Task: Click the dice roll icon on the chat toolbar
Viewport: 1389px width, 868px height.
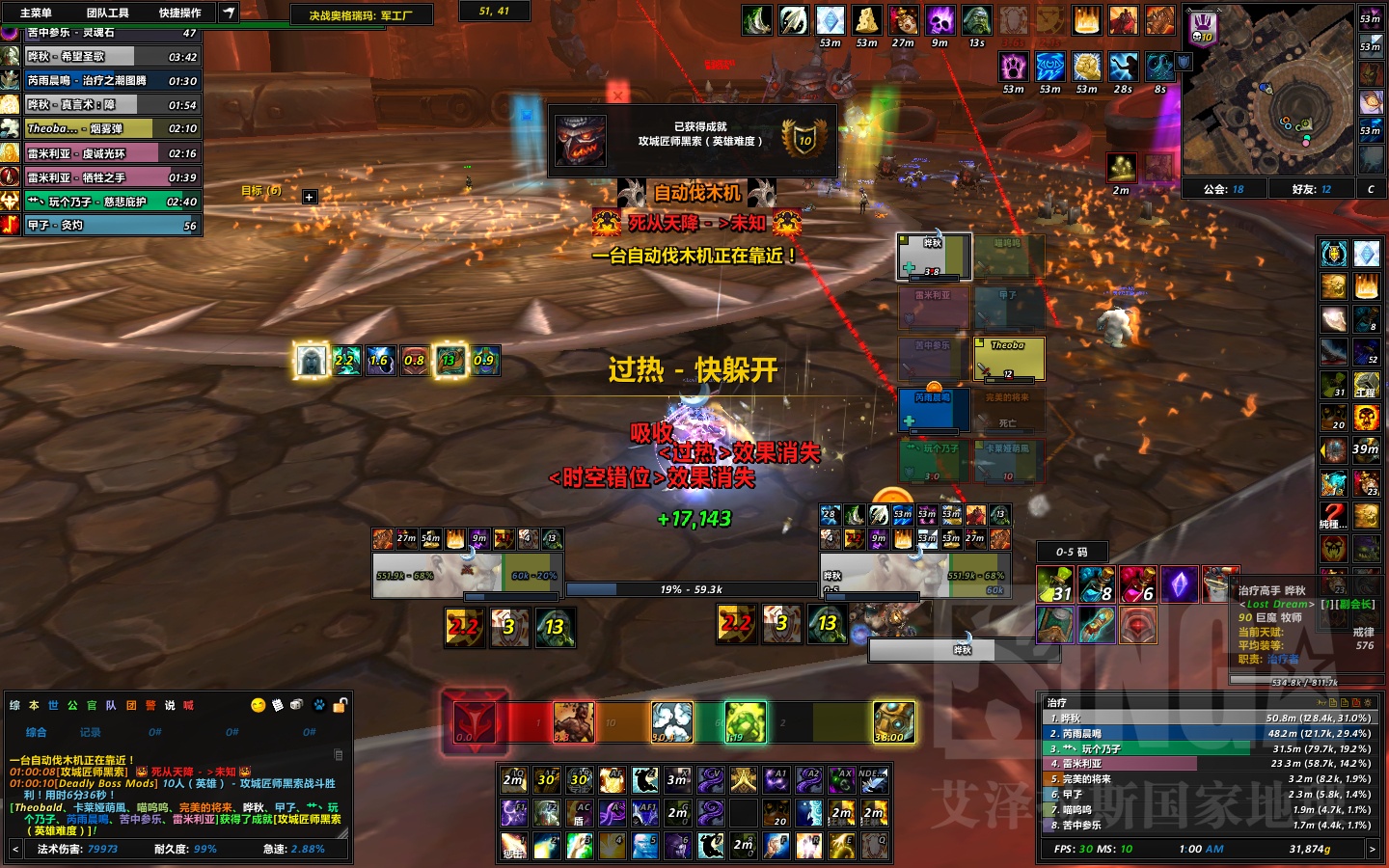Action: tap(295, 705)
